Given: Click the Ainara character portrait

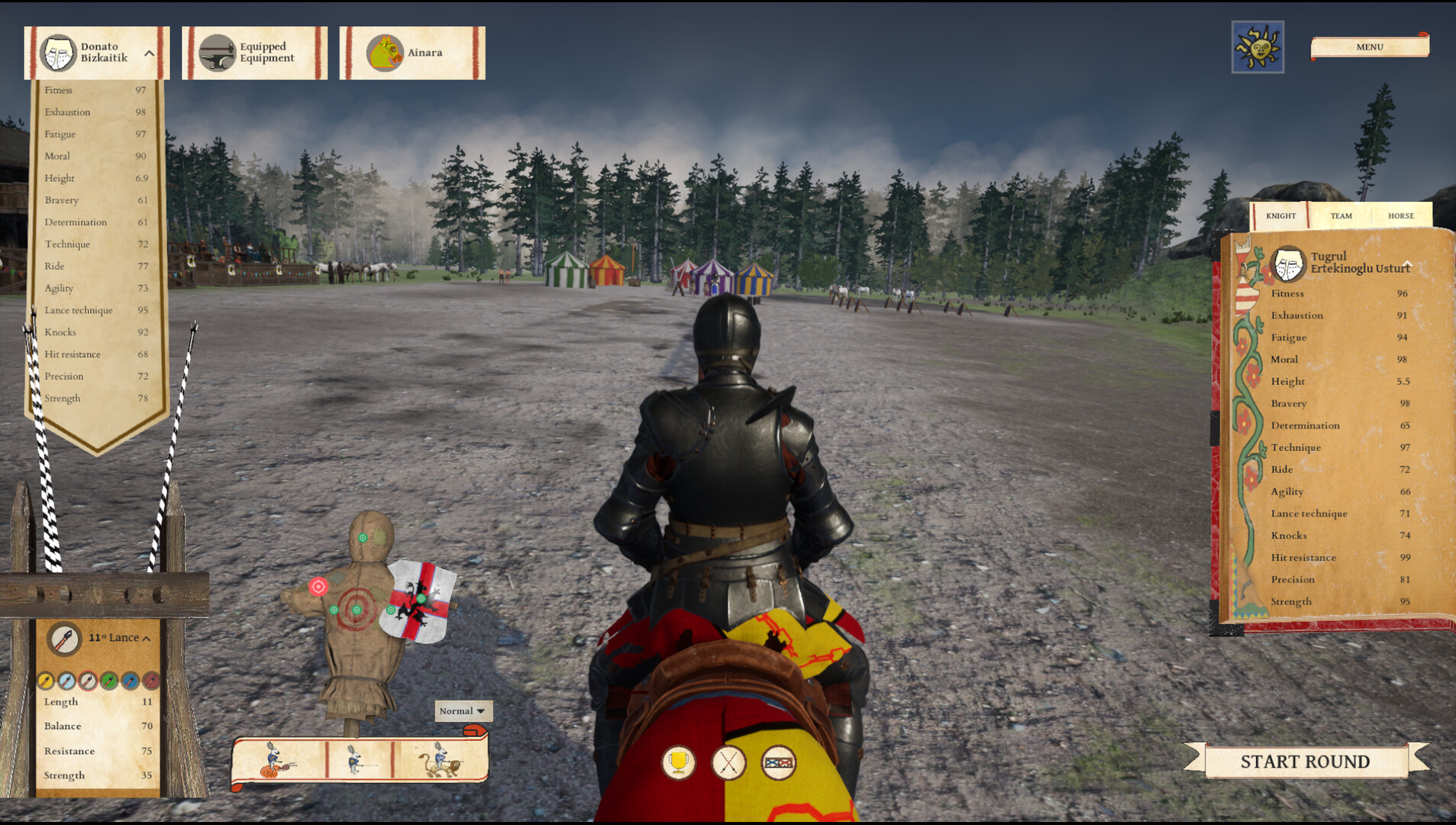Looking at the screenshot, I should click(x=386, y=51).
